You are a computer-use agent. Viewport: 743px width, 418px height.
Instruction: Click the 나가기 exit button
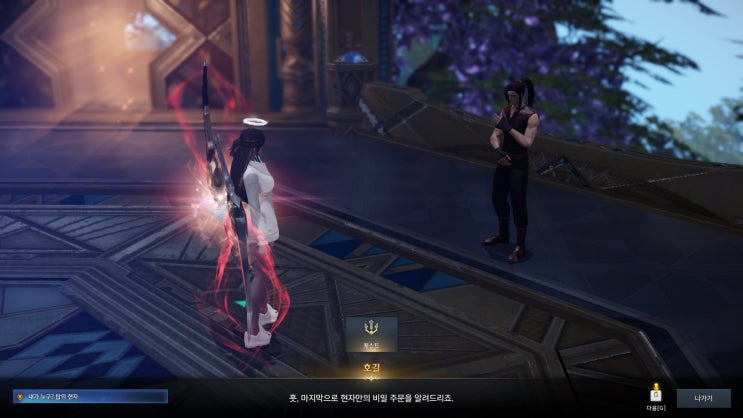pyautogui.click(x=703, y=398)
